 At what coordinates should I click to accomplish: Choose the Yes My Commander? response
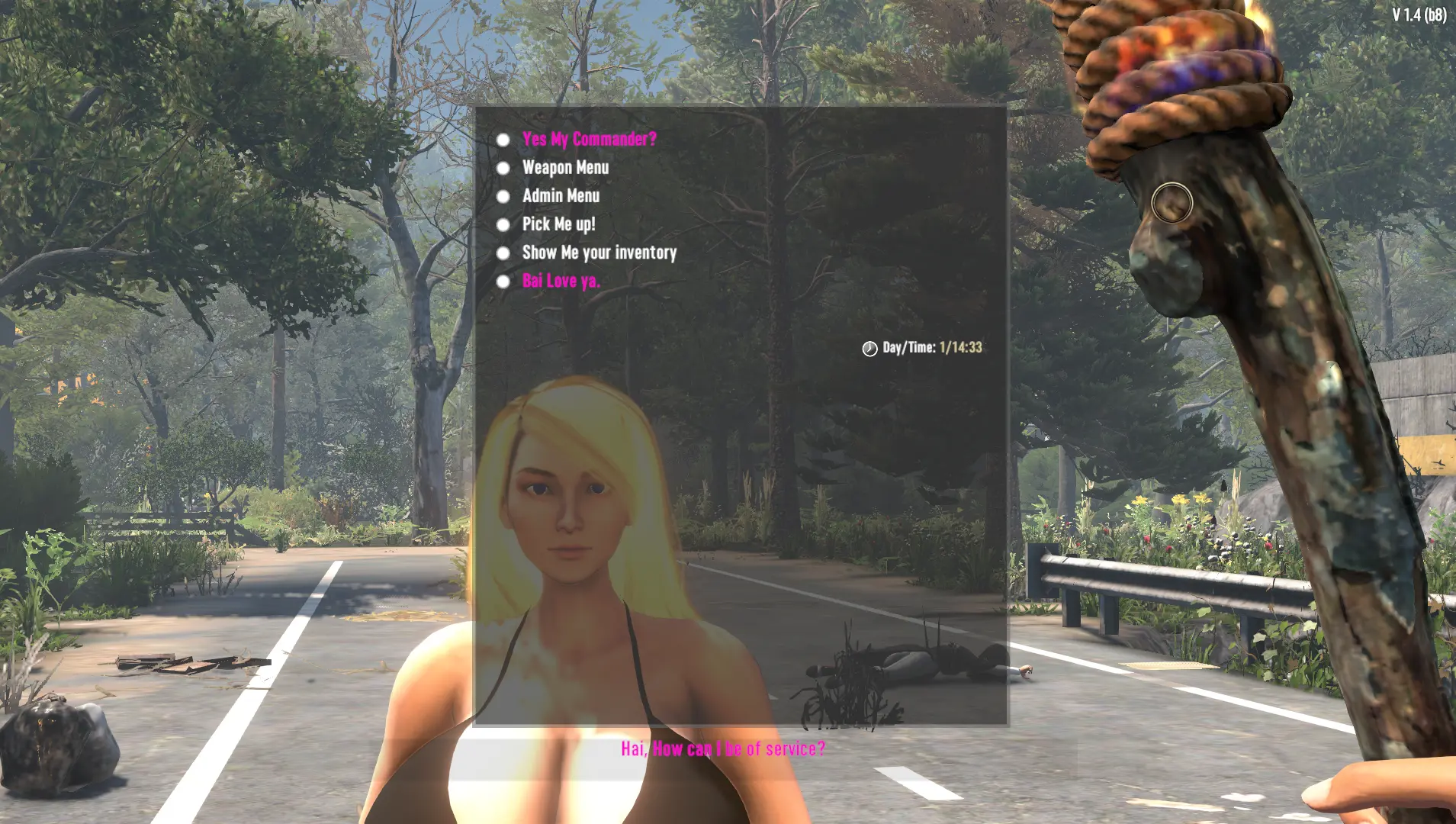click(588, 139)
